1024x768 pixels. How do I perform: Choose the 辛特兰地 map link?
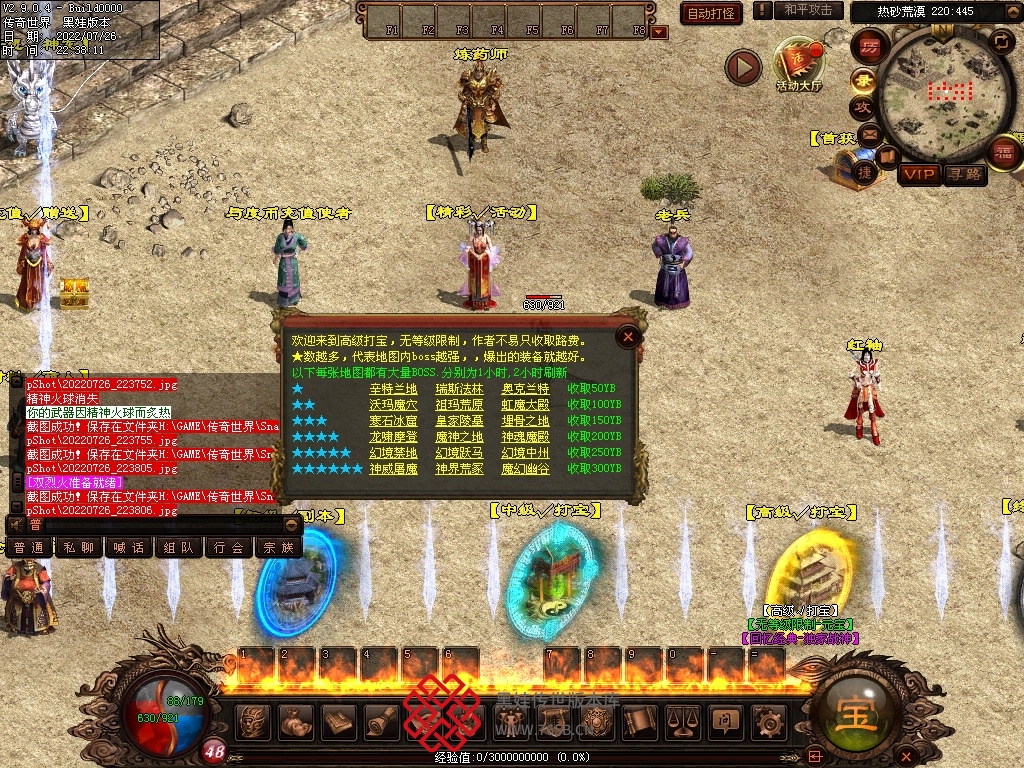393,388
